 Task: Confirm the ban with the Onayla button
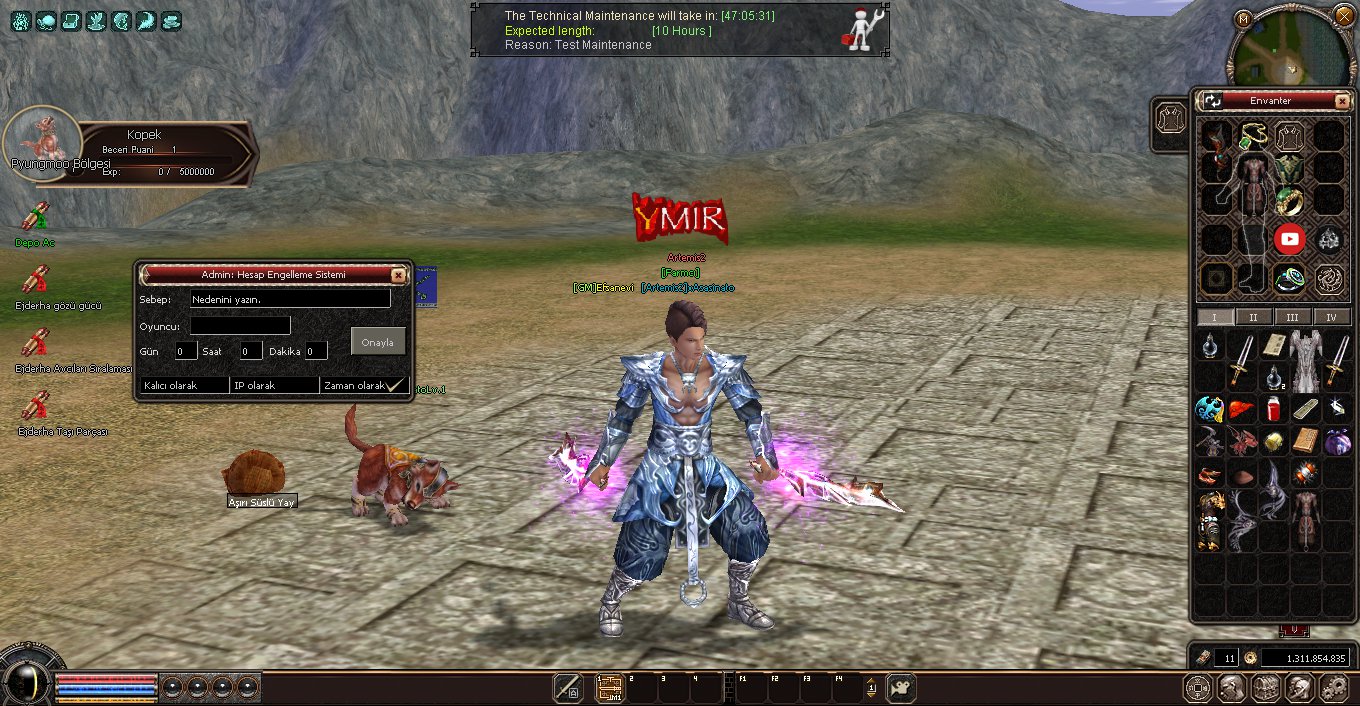tap(378, 342)
